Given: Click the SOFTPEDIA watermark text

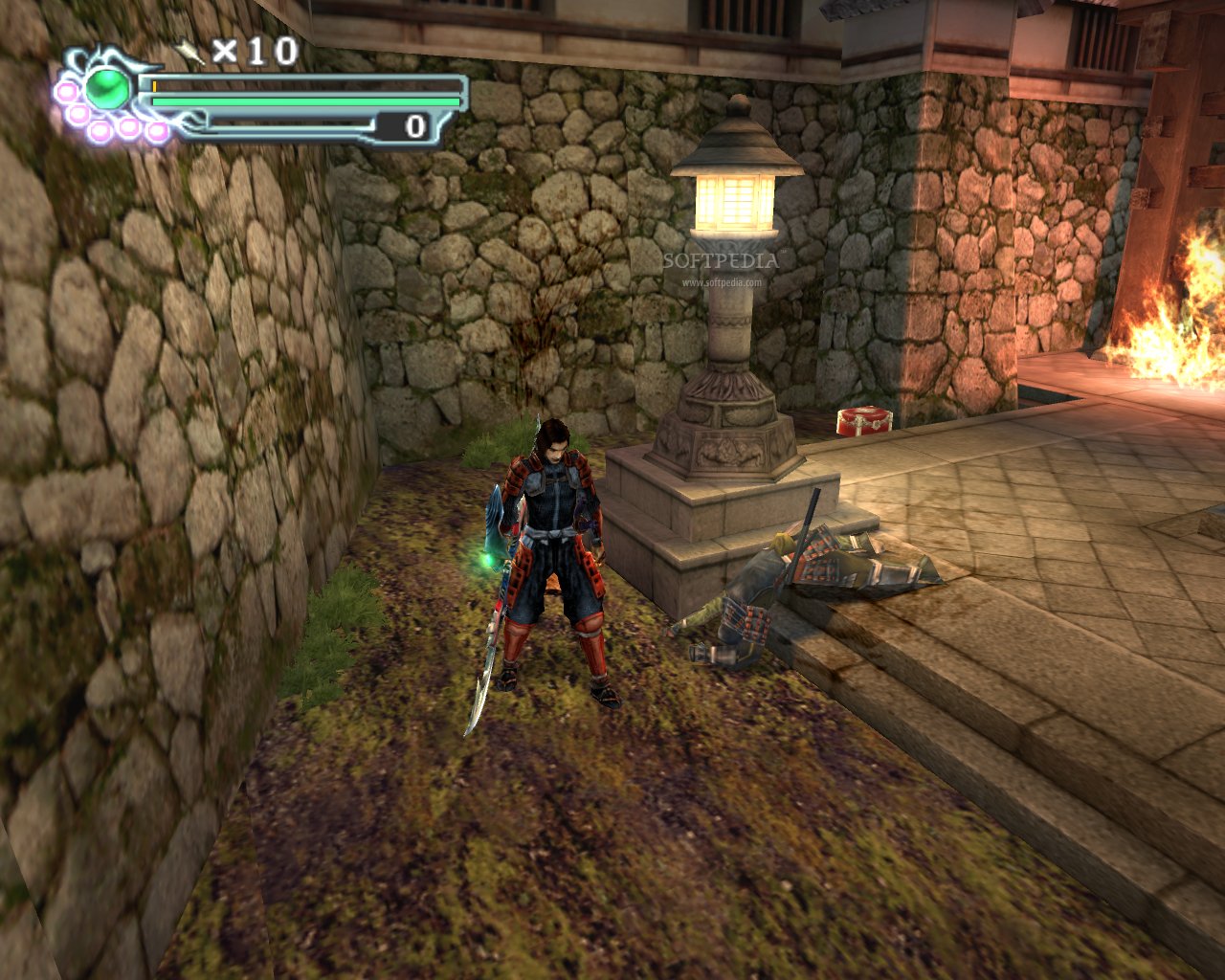Looking at the screenshot, I should point(724,258).
